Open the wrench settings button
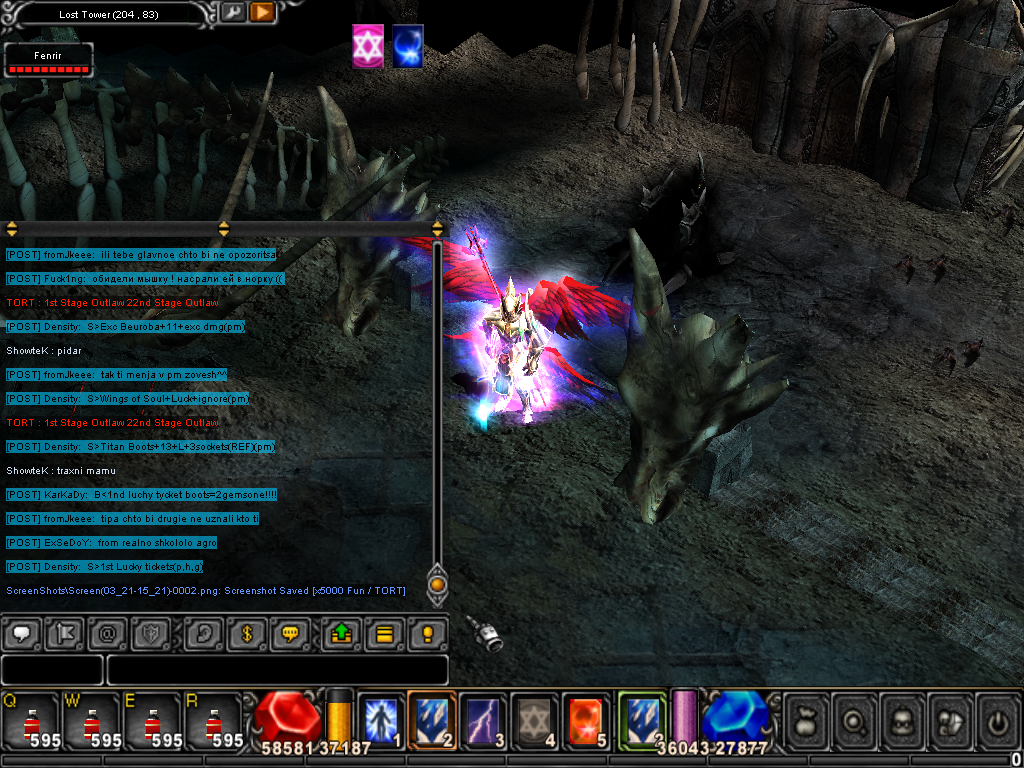The height and width of the screenshot is (768, 1024). click(232, 13)
